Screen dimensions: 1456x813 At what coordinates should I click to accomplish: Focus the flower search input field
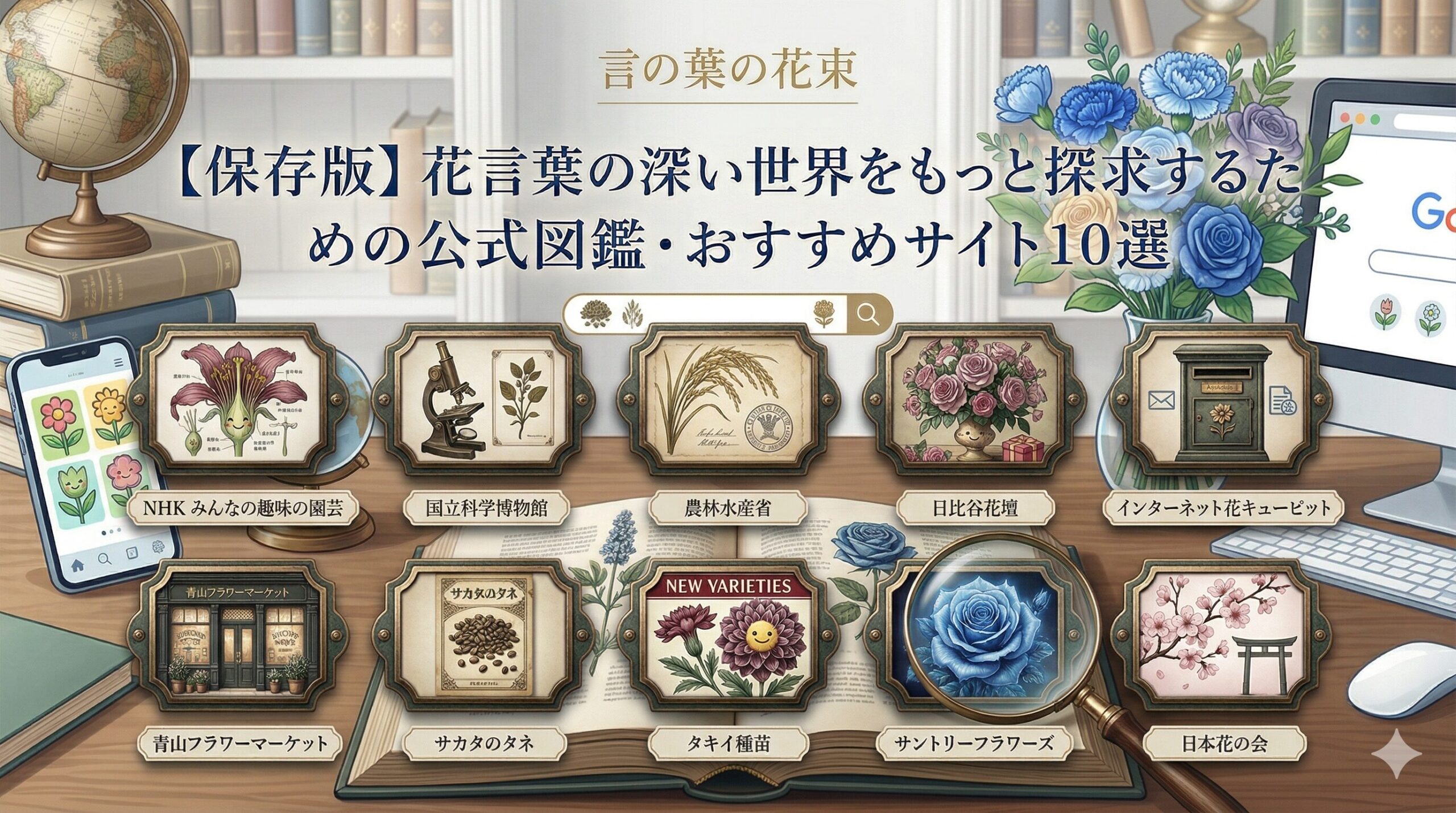[705, 313]
